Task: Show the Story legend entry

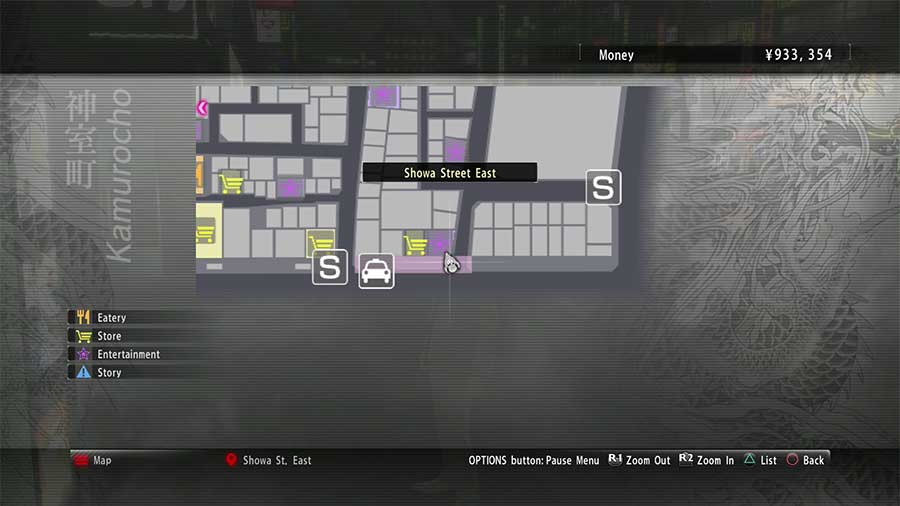Action: [109, 372]
